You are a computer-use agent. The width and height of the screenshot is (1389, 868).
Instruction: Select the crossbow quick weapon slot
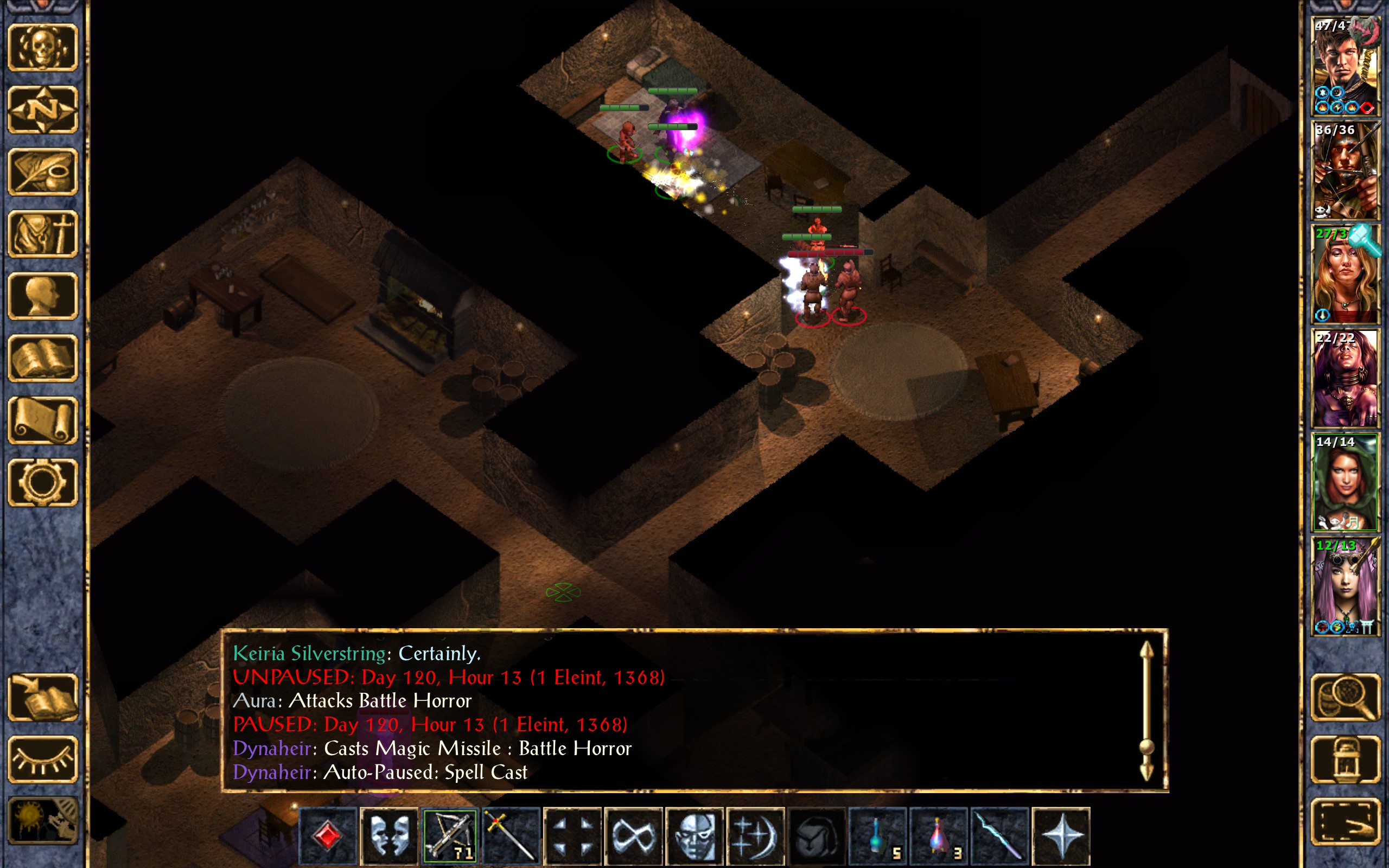pyautogui.click(x=450, y=835)
